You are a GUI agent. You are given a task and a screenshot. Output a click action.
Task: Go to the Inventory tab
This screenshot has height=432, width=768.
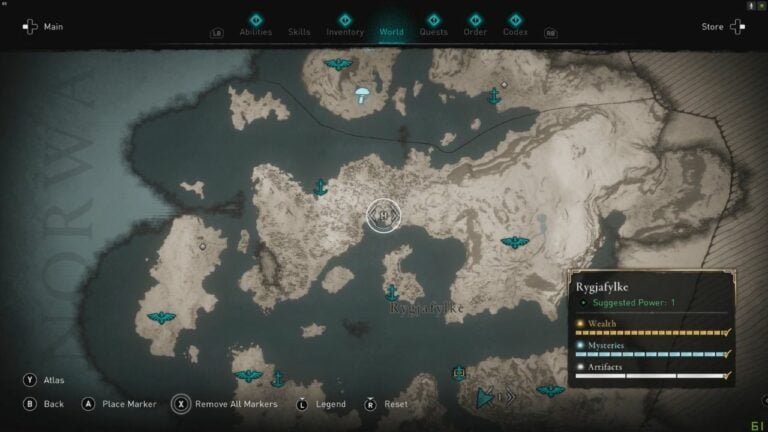click(x=345, y=32)
